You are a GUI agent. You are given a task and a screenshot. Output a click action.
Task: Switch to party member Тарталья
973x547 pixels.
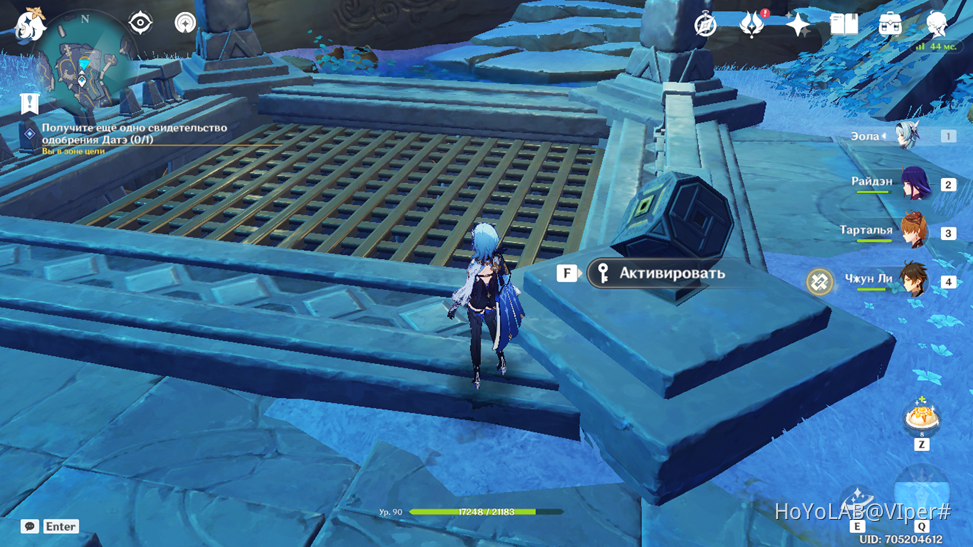coord(914,232)
